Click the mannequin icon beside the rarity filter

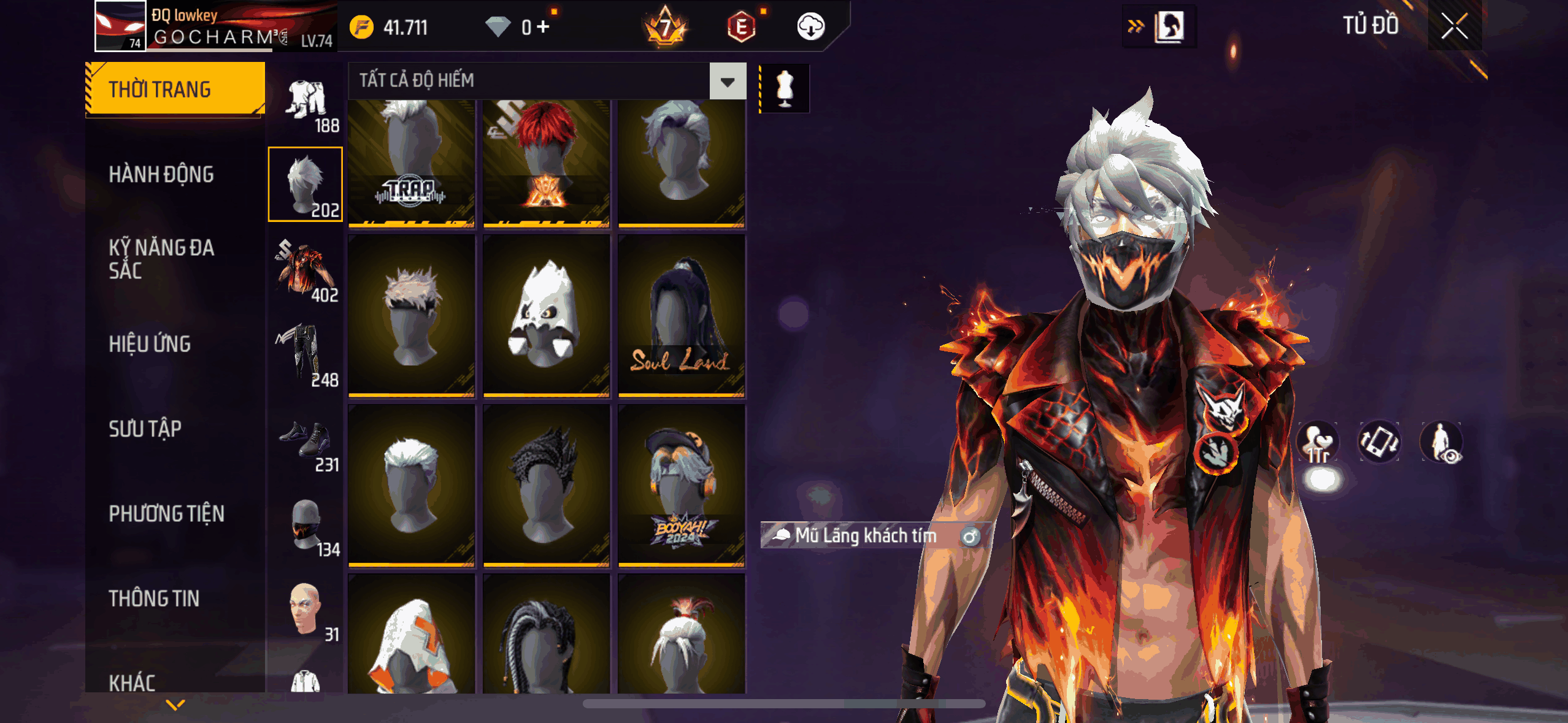click(x=785, y=89)
